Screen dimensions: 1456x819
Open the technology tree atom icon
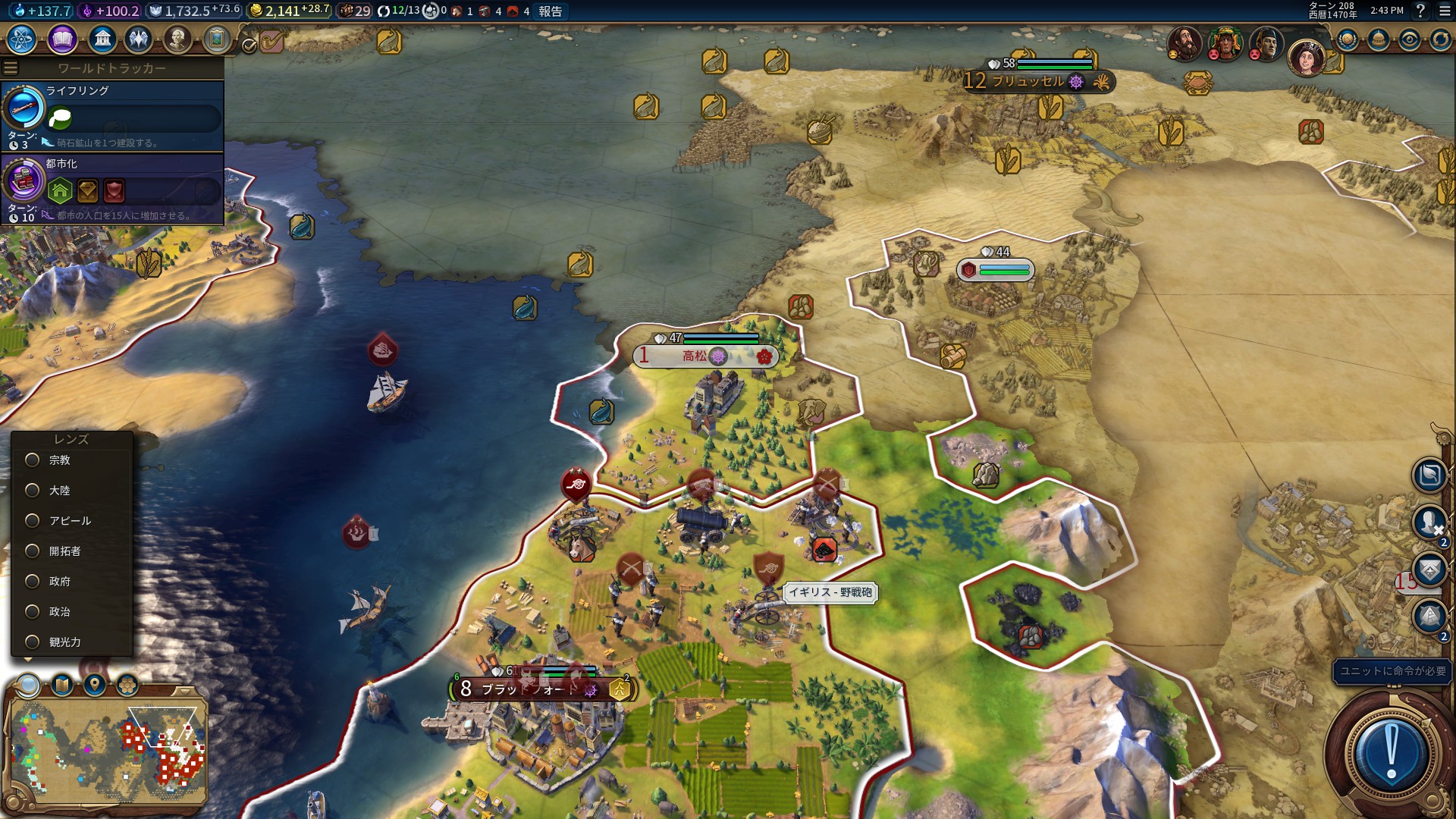point(22,39)
